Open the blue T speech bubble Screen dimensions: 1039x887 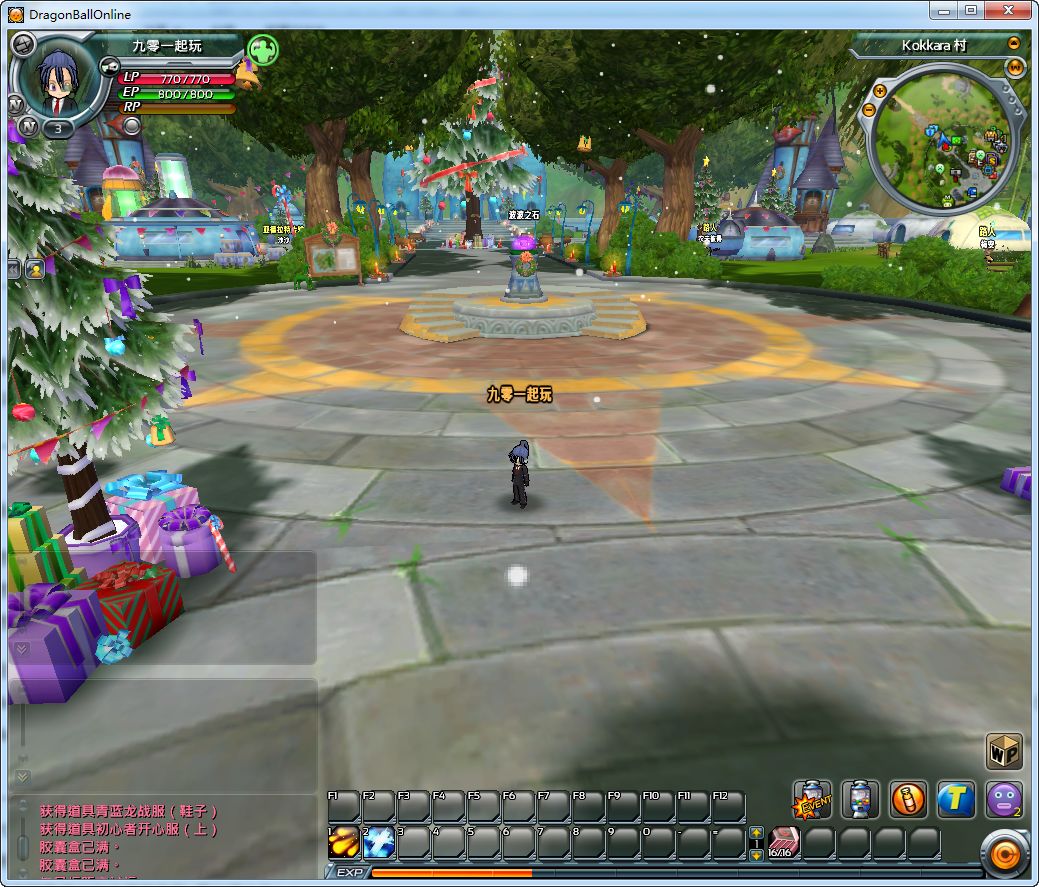point(956,800)
